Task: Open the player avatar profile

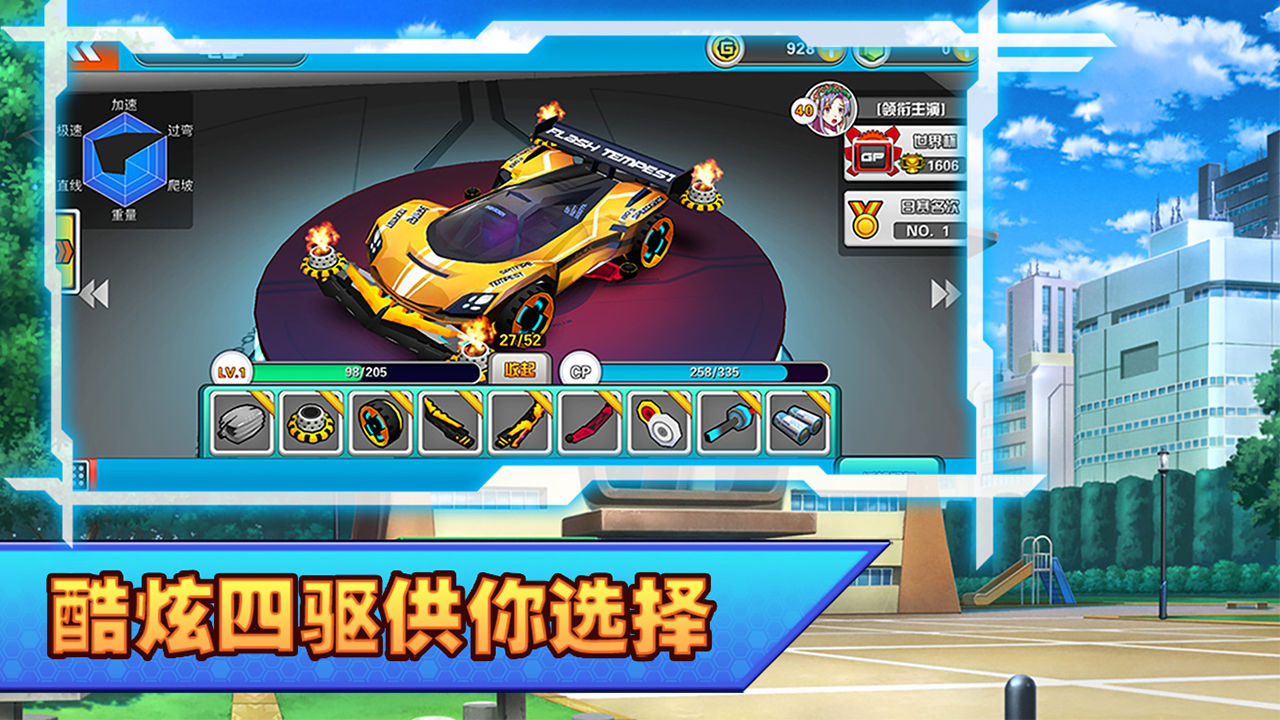Action: click(831, 113)
